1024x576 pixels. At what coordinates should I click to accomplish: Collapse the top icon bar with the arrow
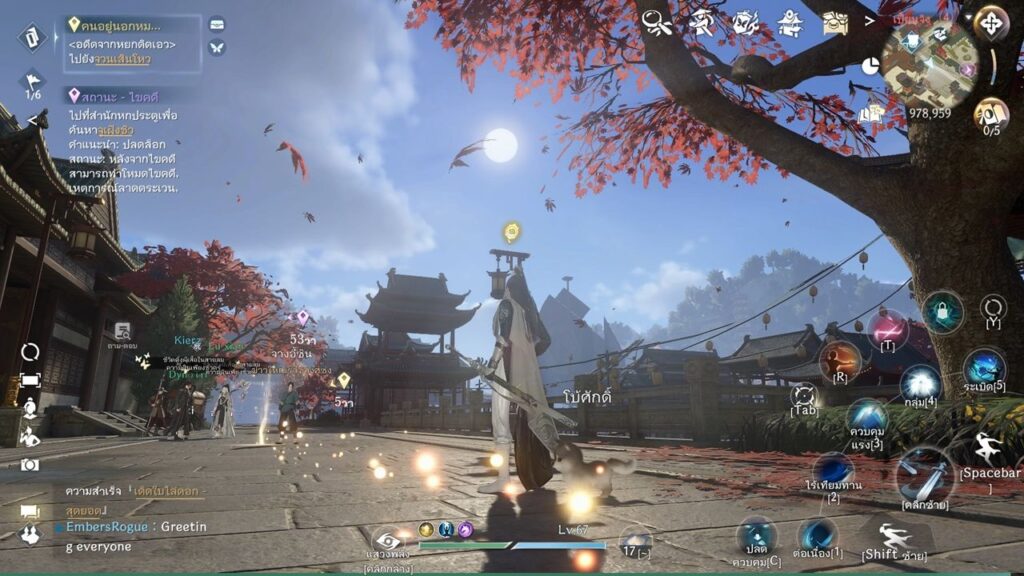coord(869,21)
